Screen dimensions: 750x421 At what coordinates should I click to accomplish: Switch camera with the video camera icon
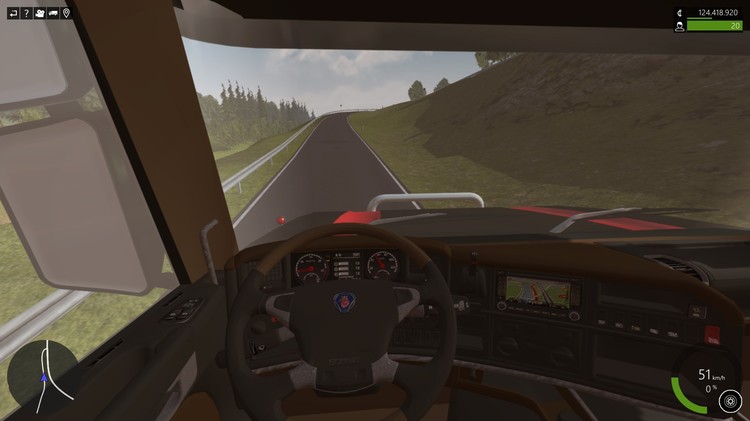click(x=39, y=13)
